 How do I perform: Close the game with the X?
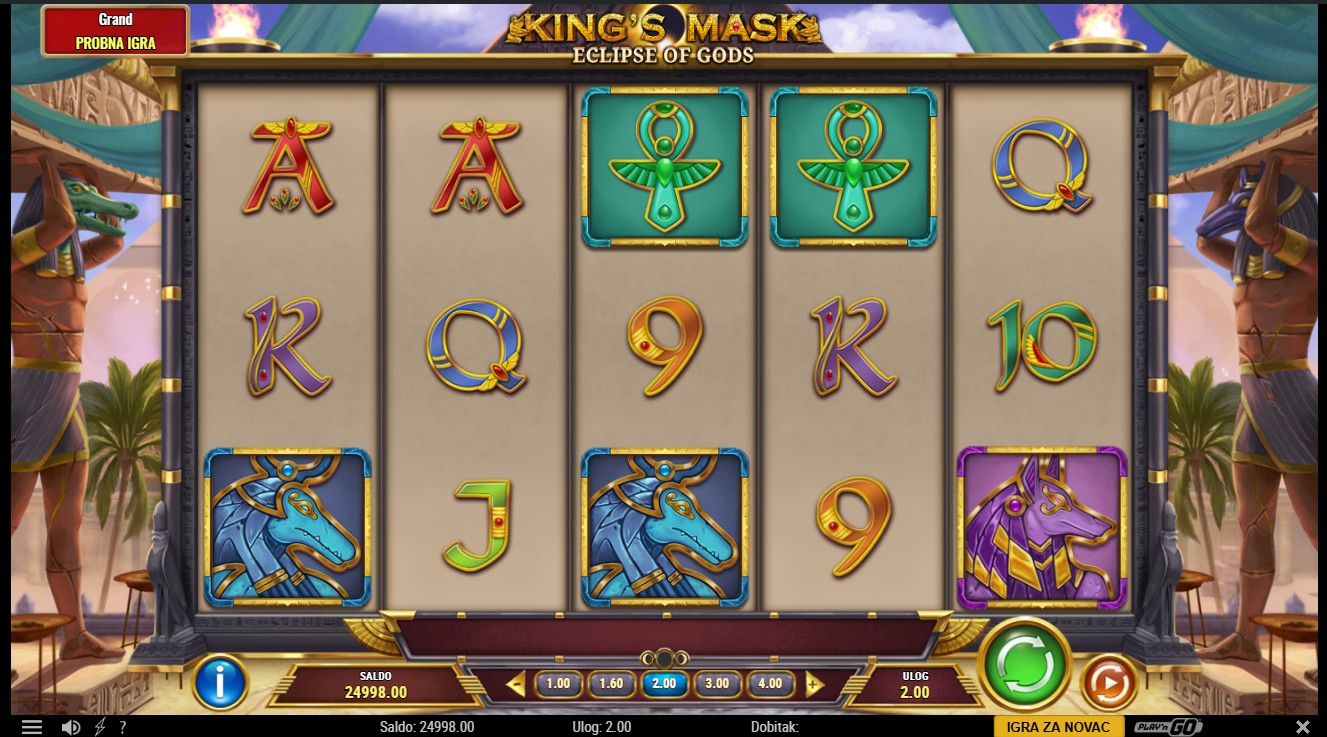coord(1302,727)
